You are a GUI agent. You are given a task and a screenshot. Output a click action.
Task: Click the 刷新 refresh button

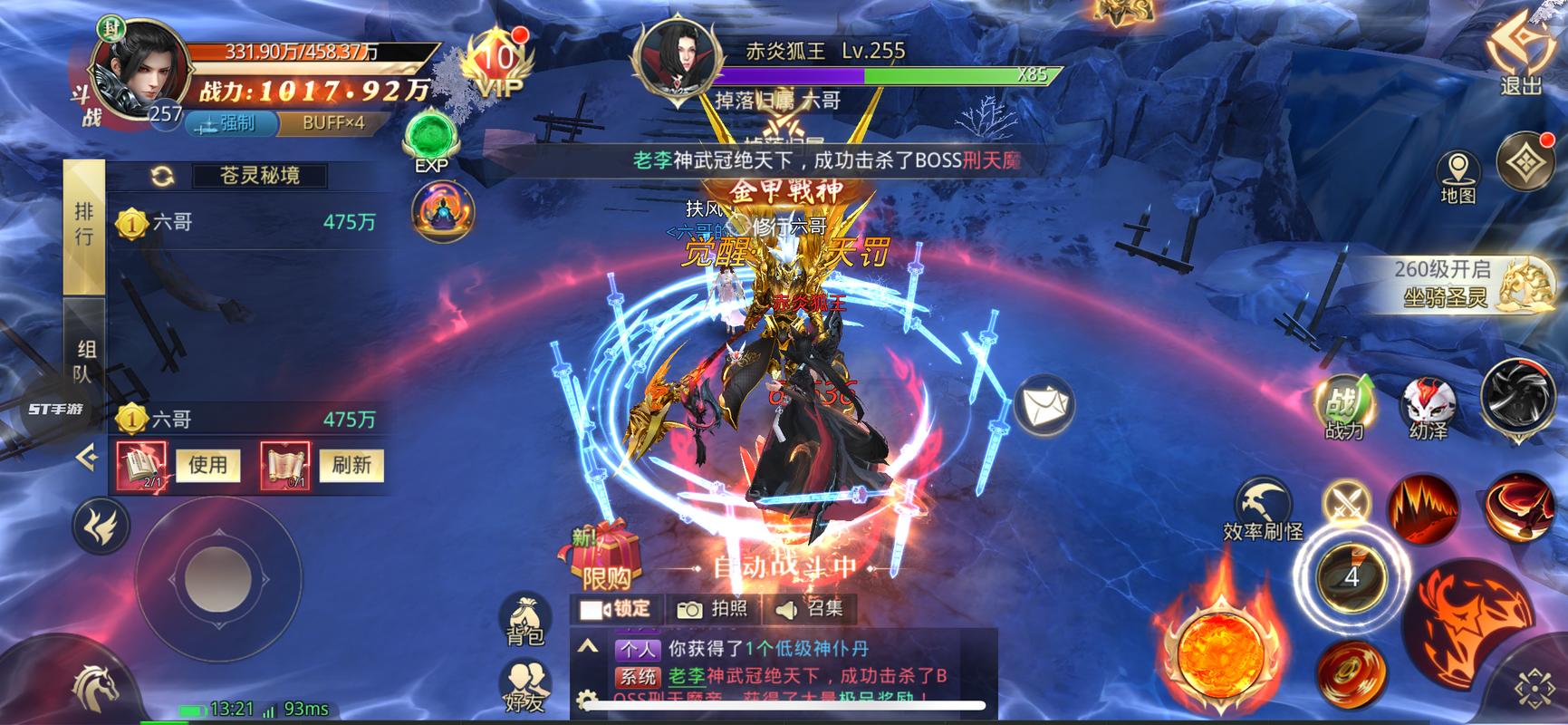click(351, 465)
